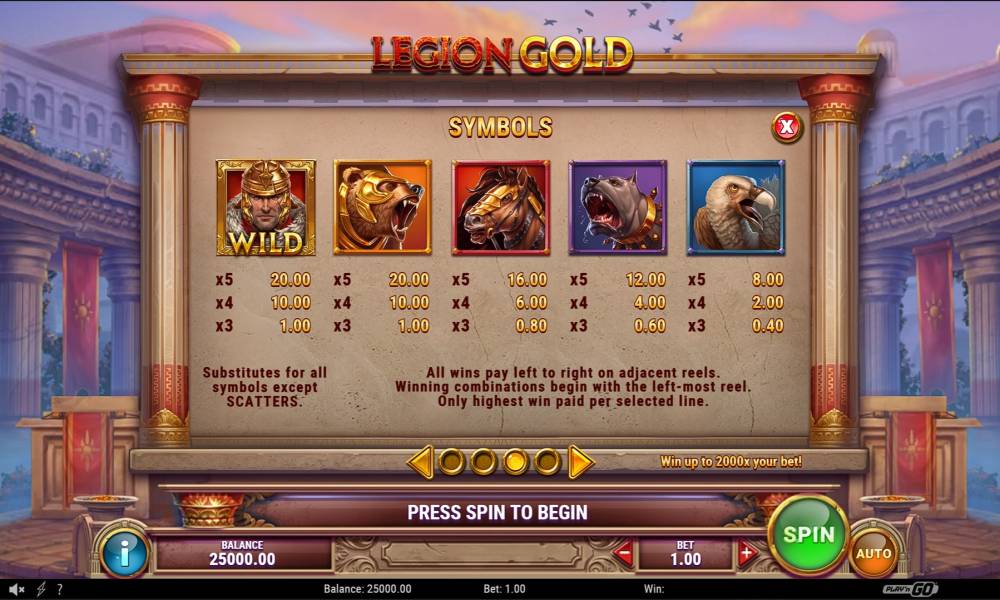Toggle the muted sound speaker icon

(17, 589)
